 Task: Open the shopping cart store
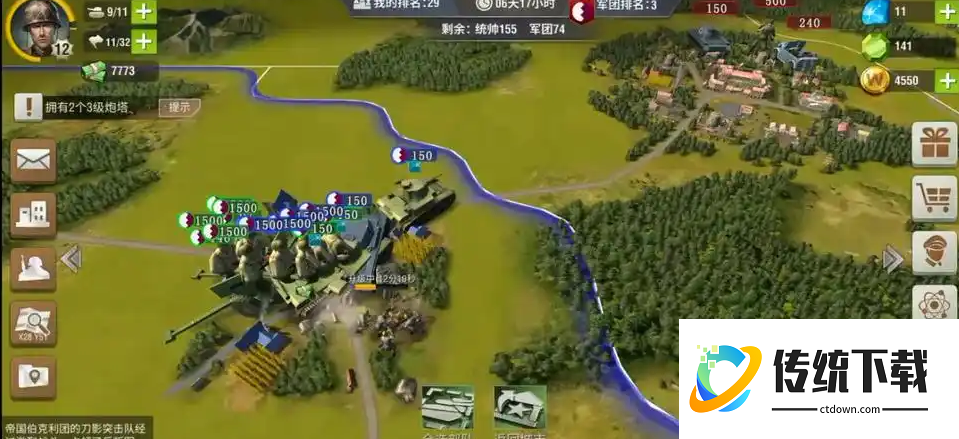(934, 200)
